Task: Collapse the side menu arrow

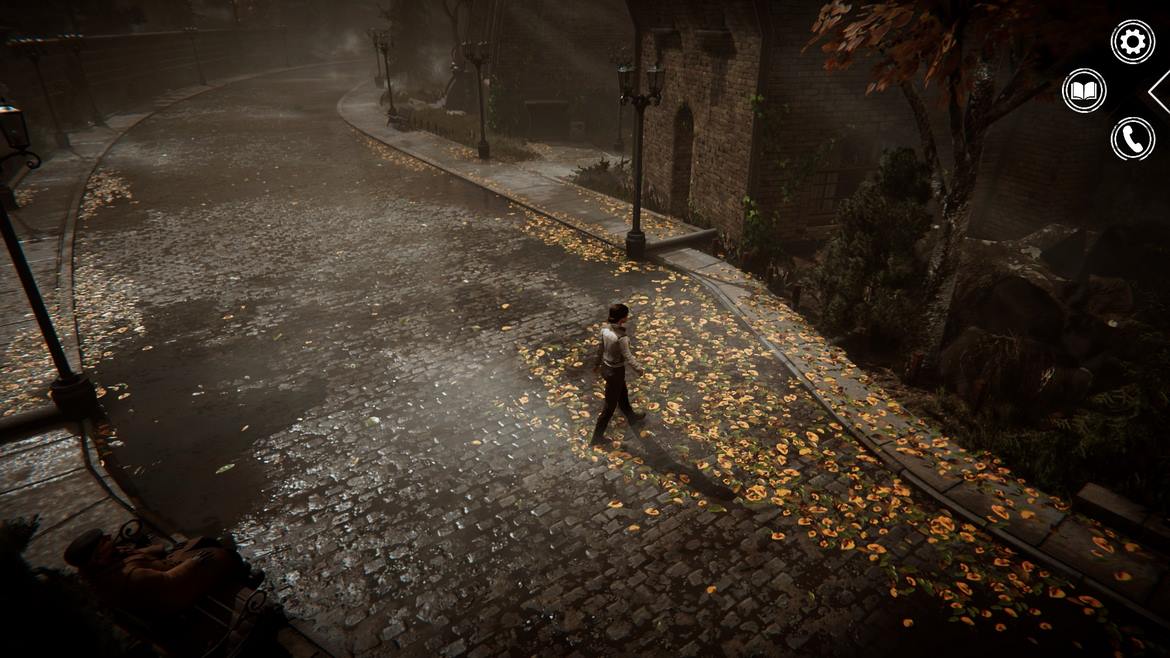Action: 1159,91
